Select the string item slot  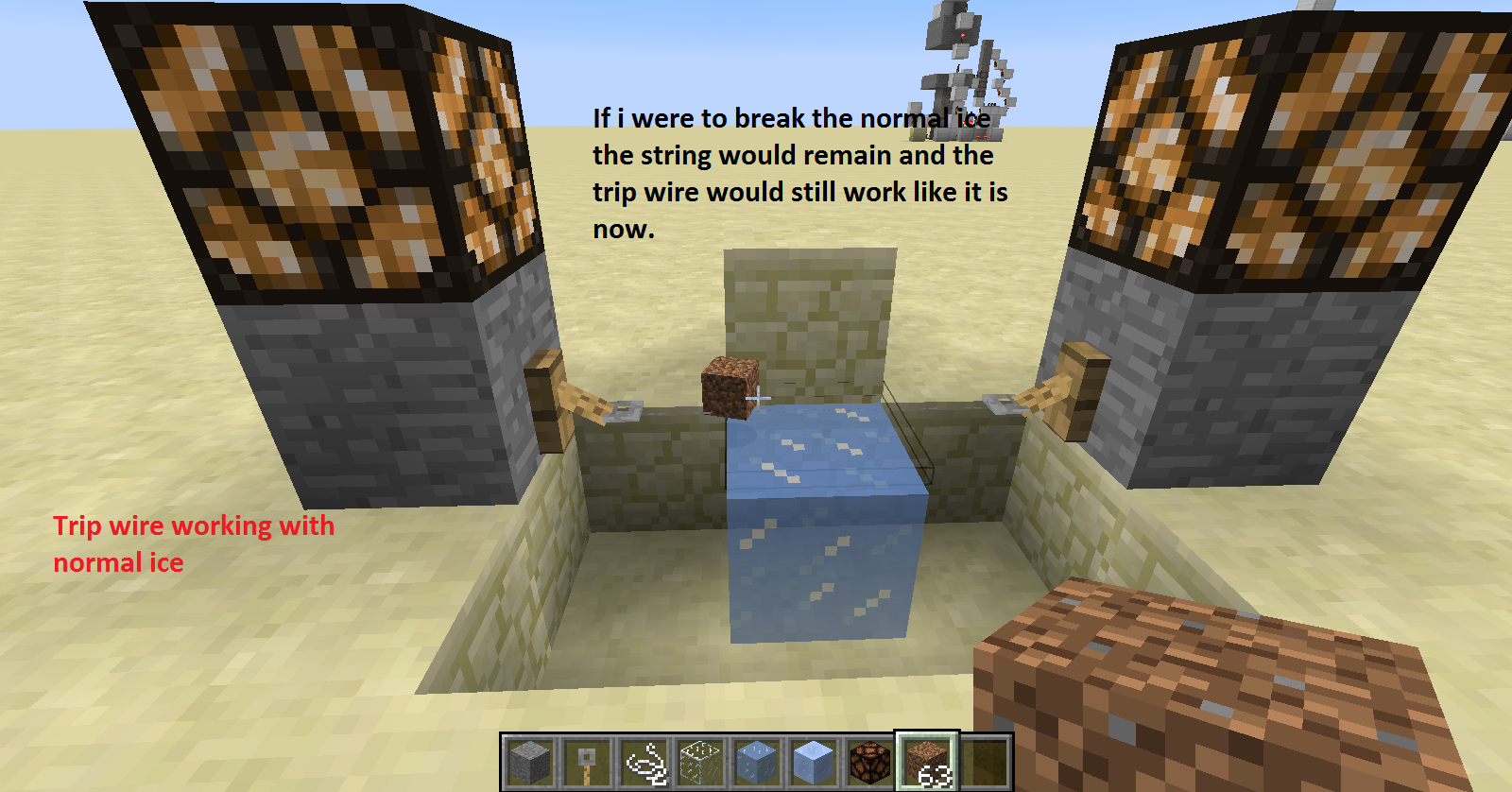644,762
